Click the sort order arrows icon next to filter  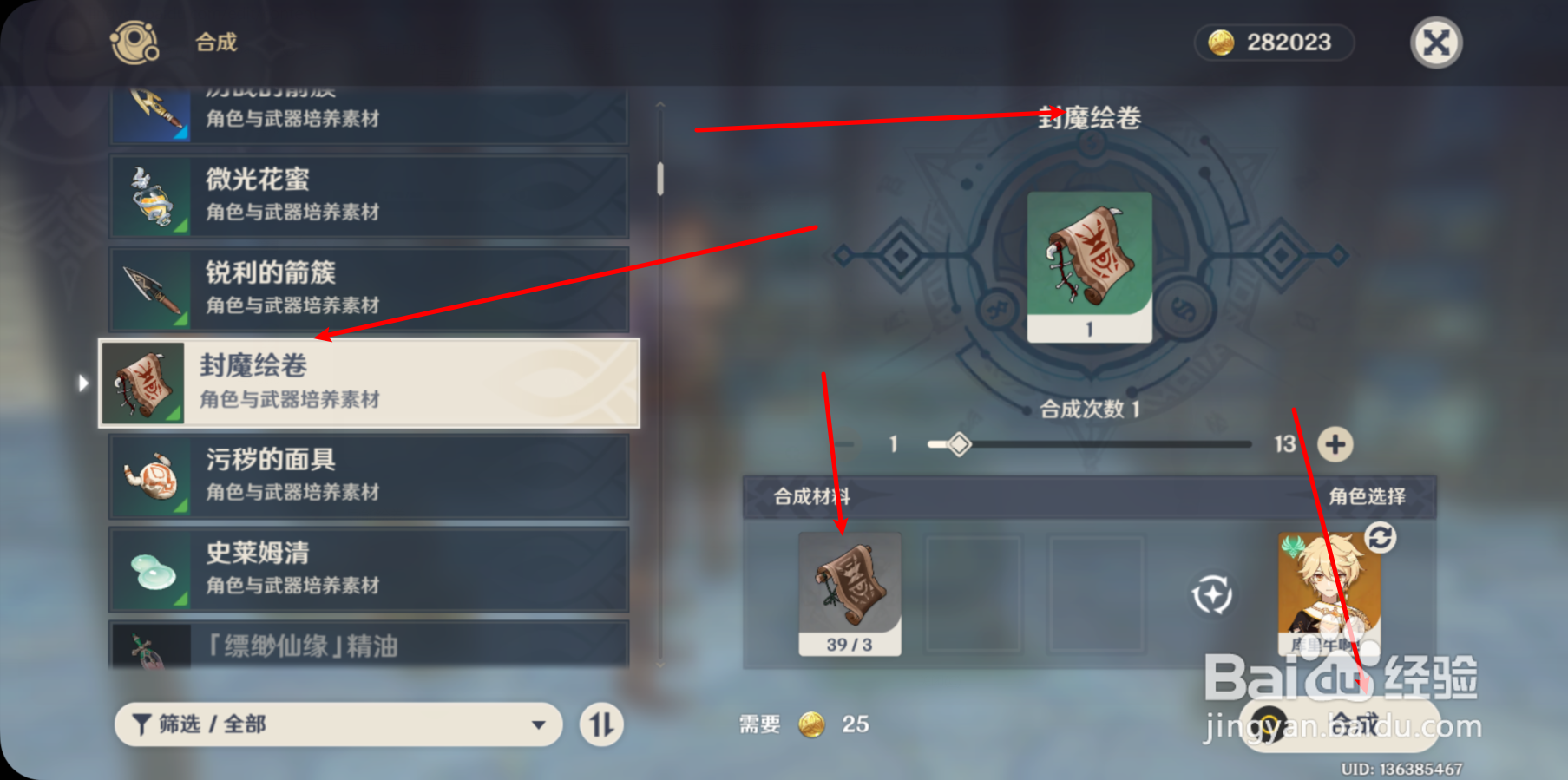point(601,724)
